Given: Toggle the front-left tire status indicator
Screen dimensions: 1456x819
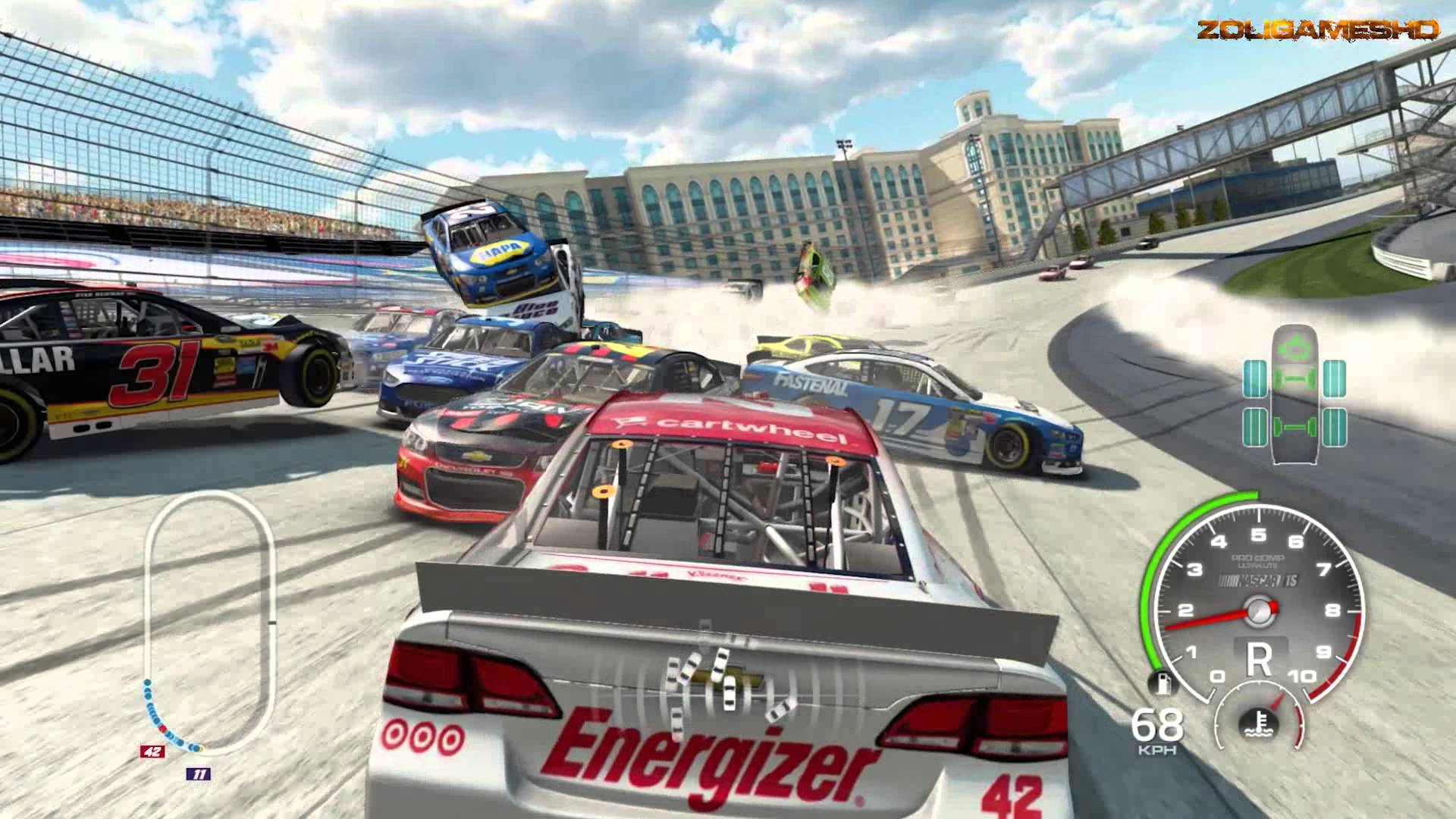Looking at the screenshot, I should pos(1256,379).
